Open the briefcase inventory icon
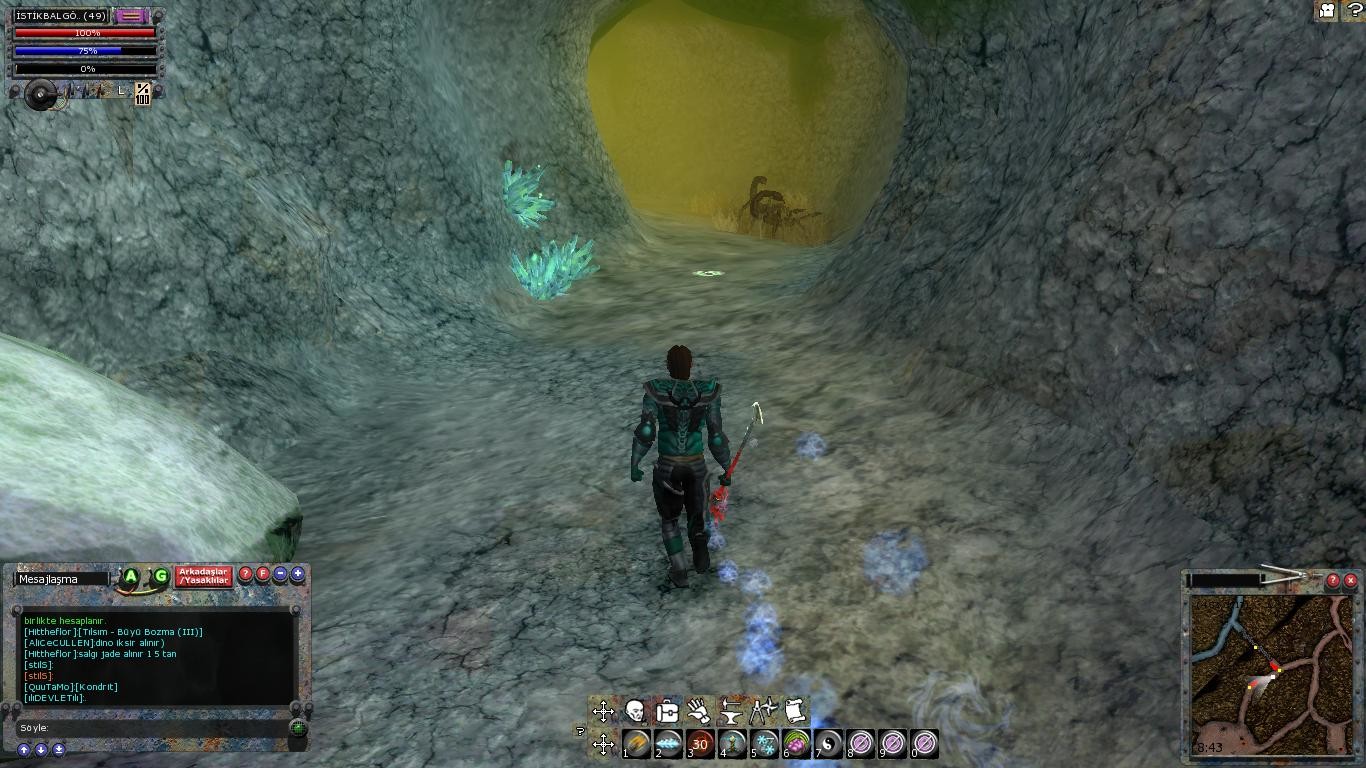1366x768 pixels. [x=667, y=711]
